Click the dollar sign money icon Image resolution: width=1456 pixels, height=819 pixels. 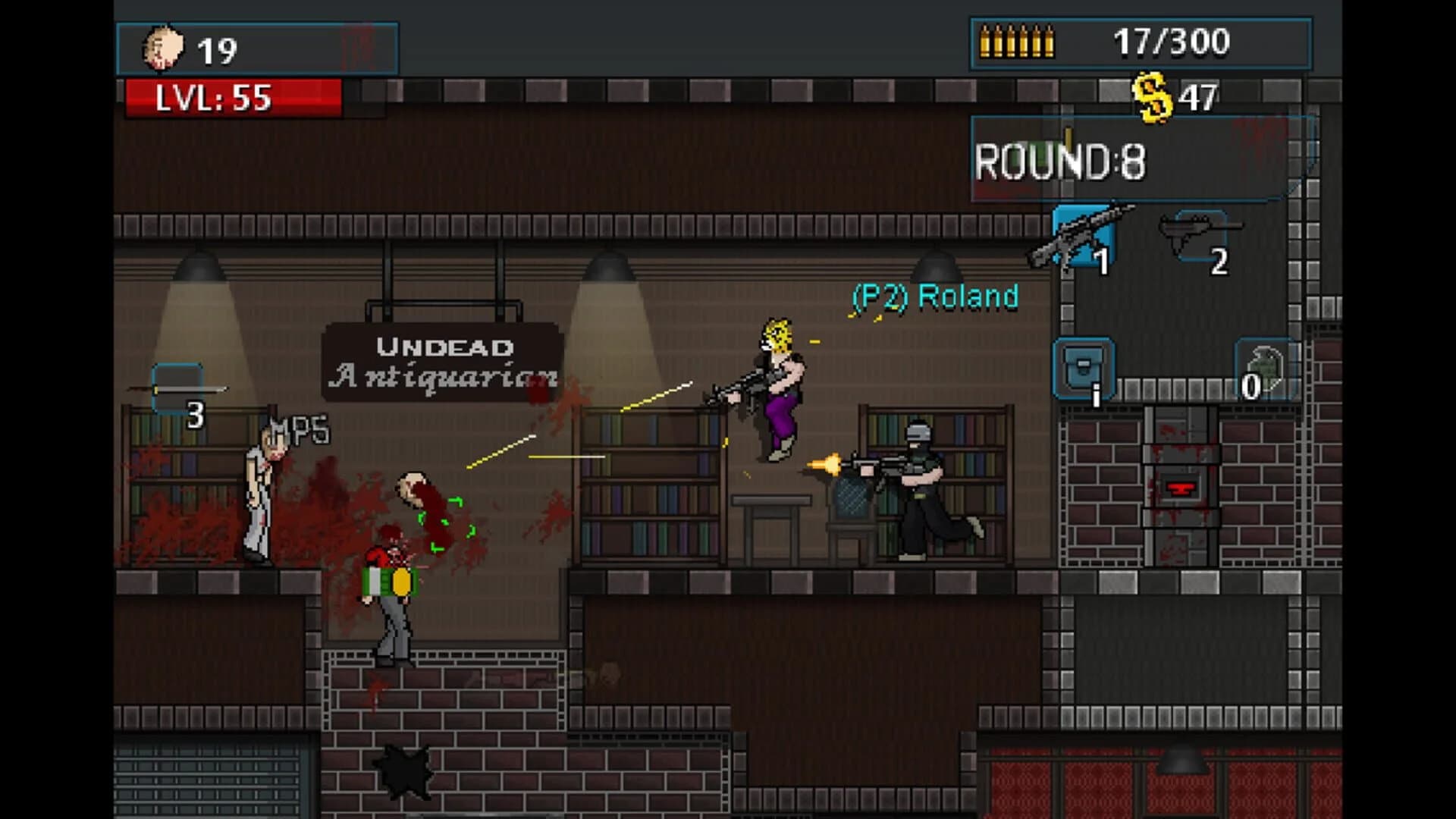point(1156,94)
